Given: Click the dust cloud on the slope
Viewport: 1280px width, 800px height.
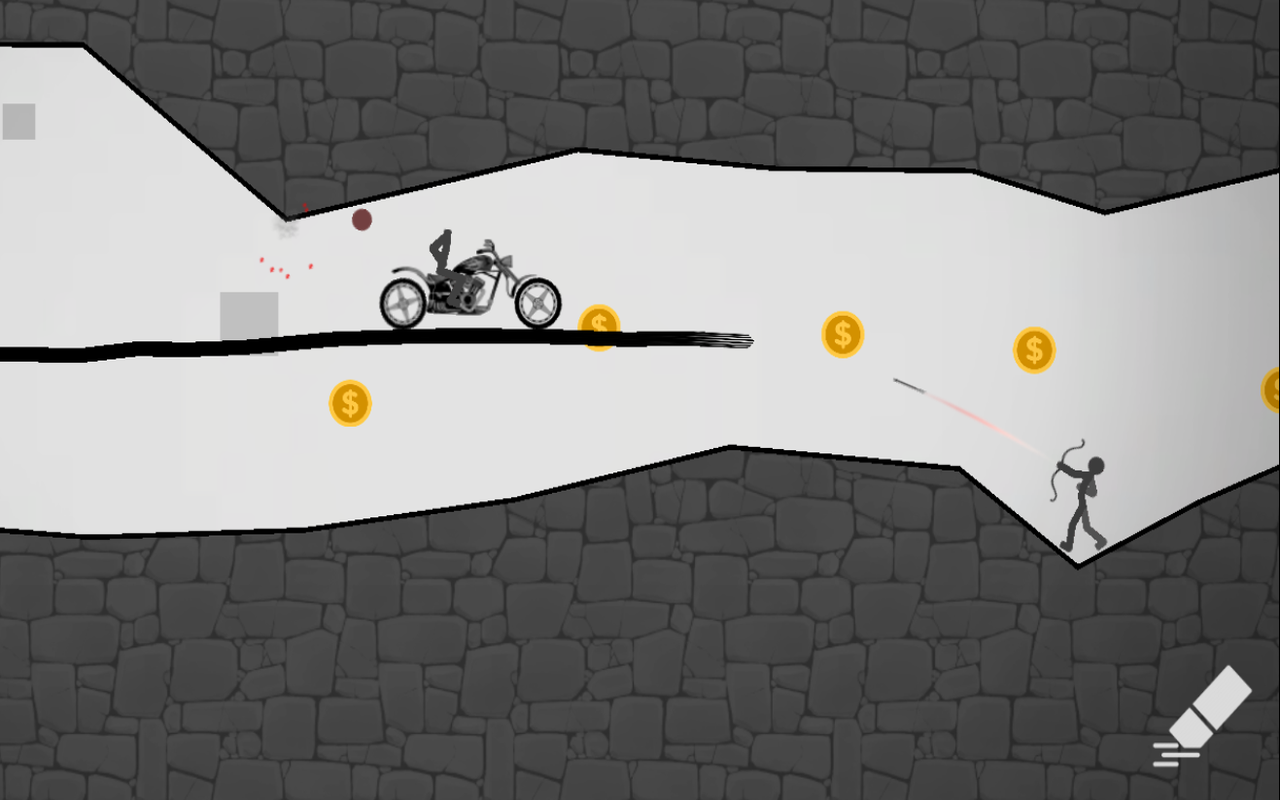Looking at the screenshot, I should tap(285, 230).
